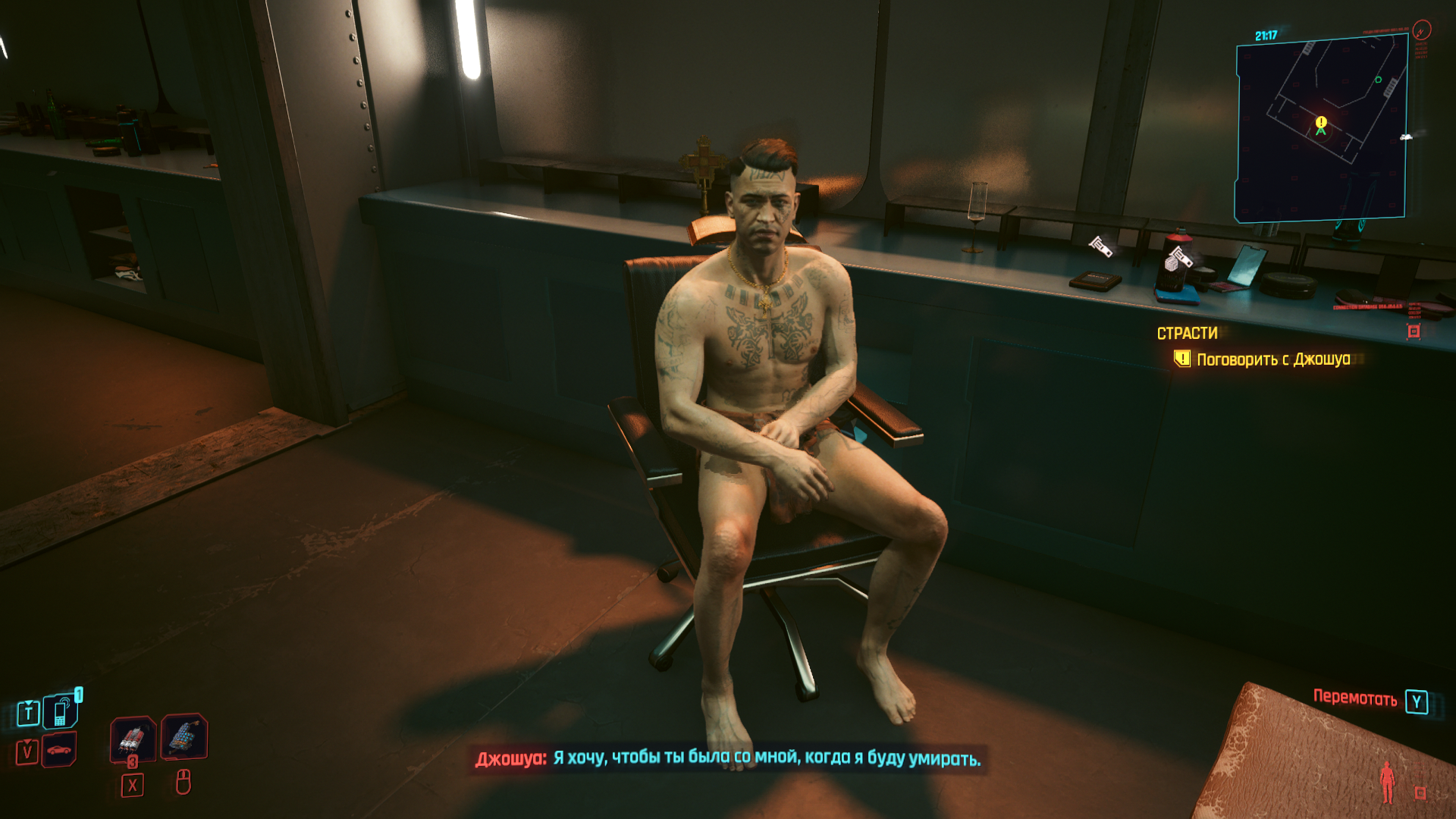The height and width of the screenshot is (819, 1456).
Task: Select the yellow quest marker on the minimap
Action: coord(1321,122)
